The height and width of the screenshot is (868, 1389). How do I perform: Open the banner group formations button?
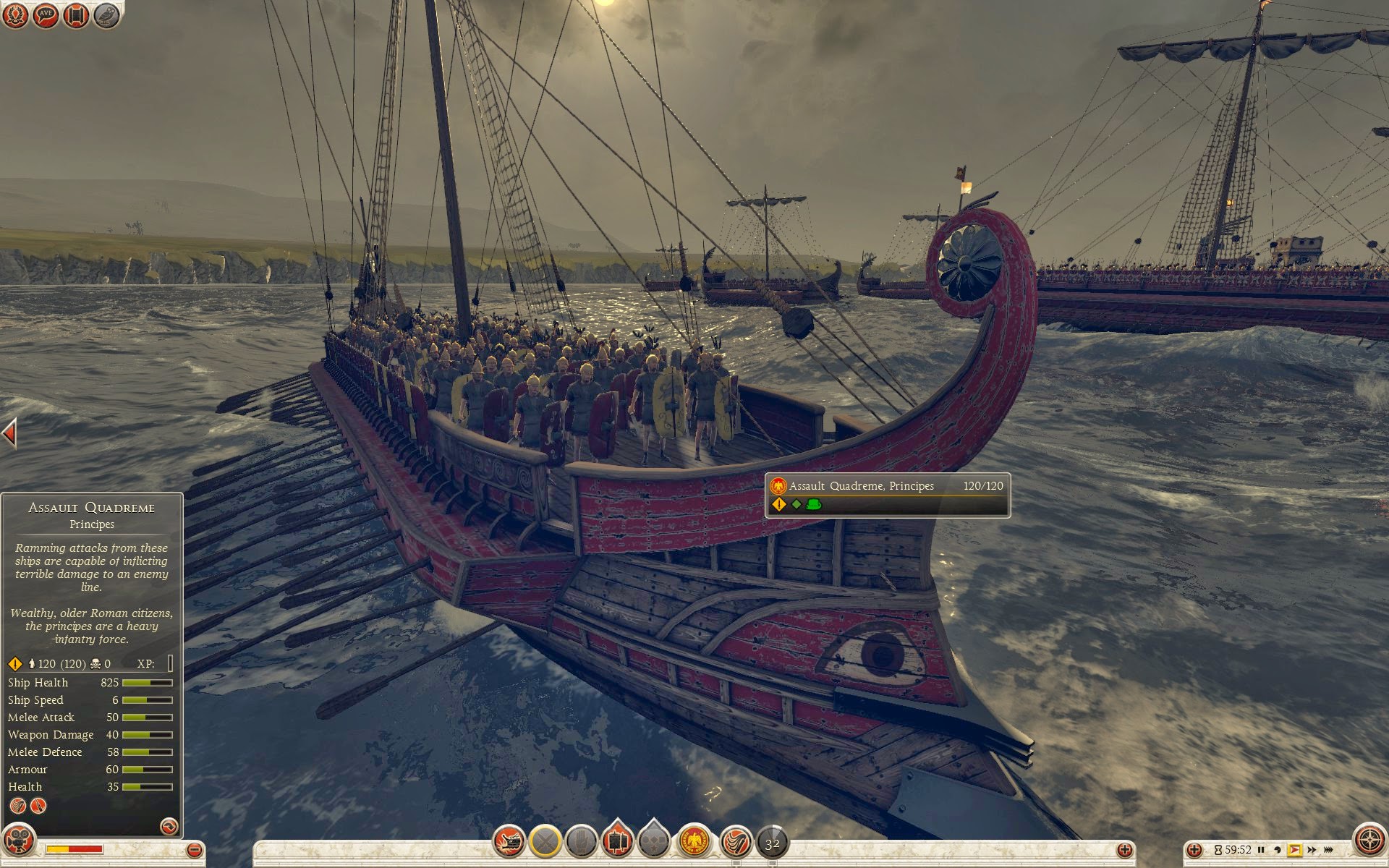(x=617, y=841)
